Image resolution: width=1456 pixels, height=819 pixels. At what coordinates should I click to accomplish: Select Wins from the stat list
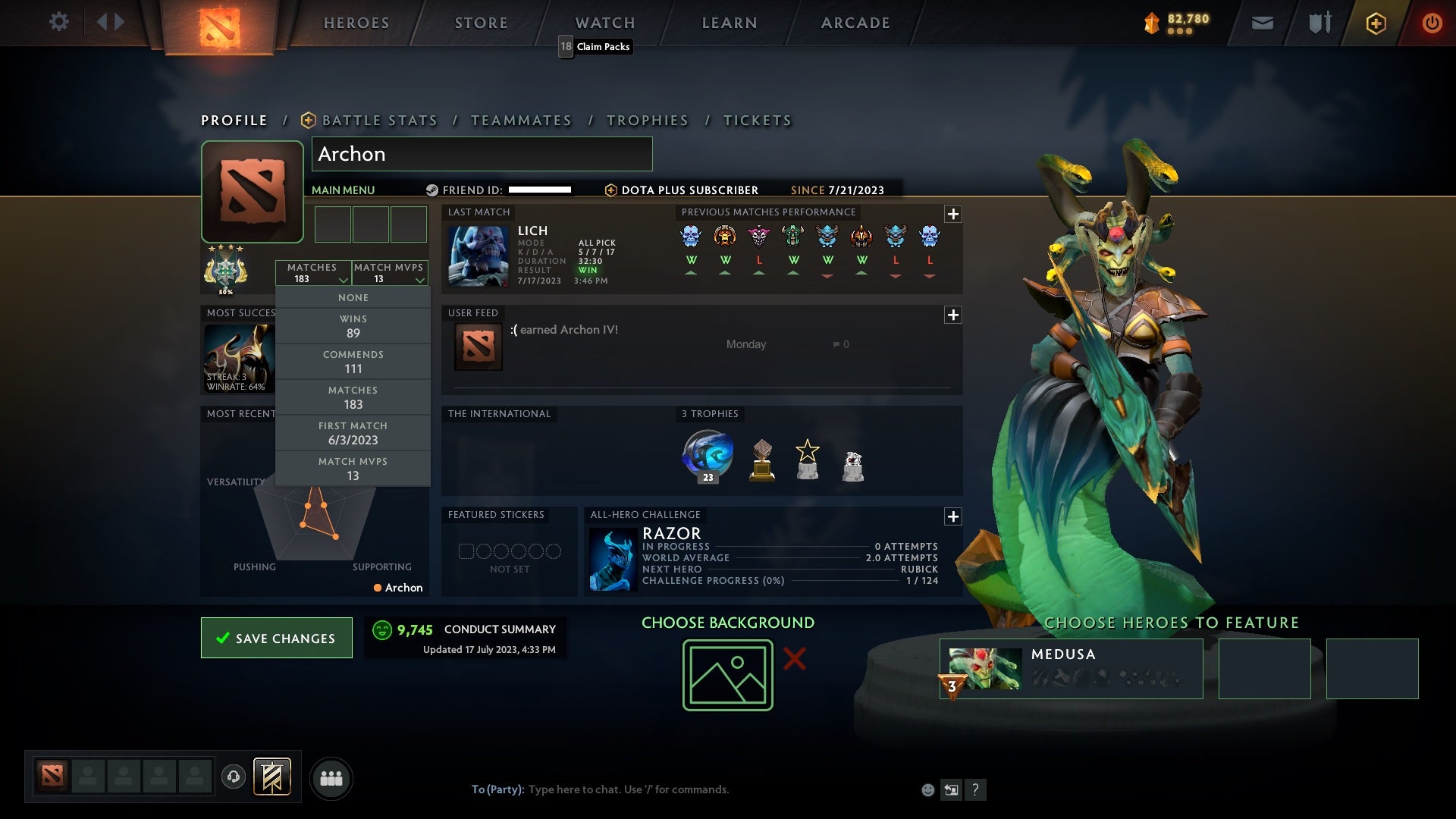click(353, 325)
